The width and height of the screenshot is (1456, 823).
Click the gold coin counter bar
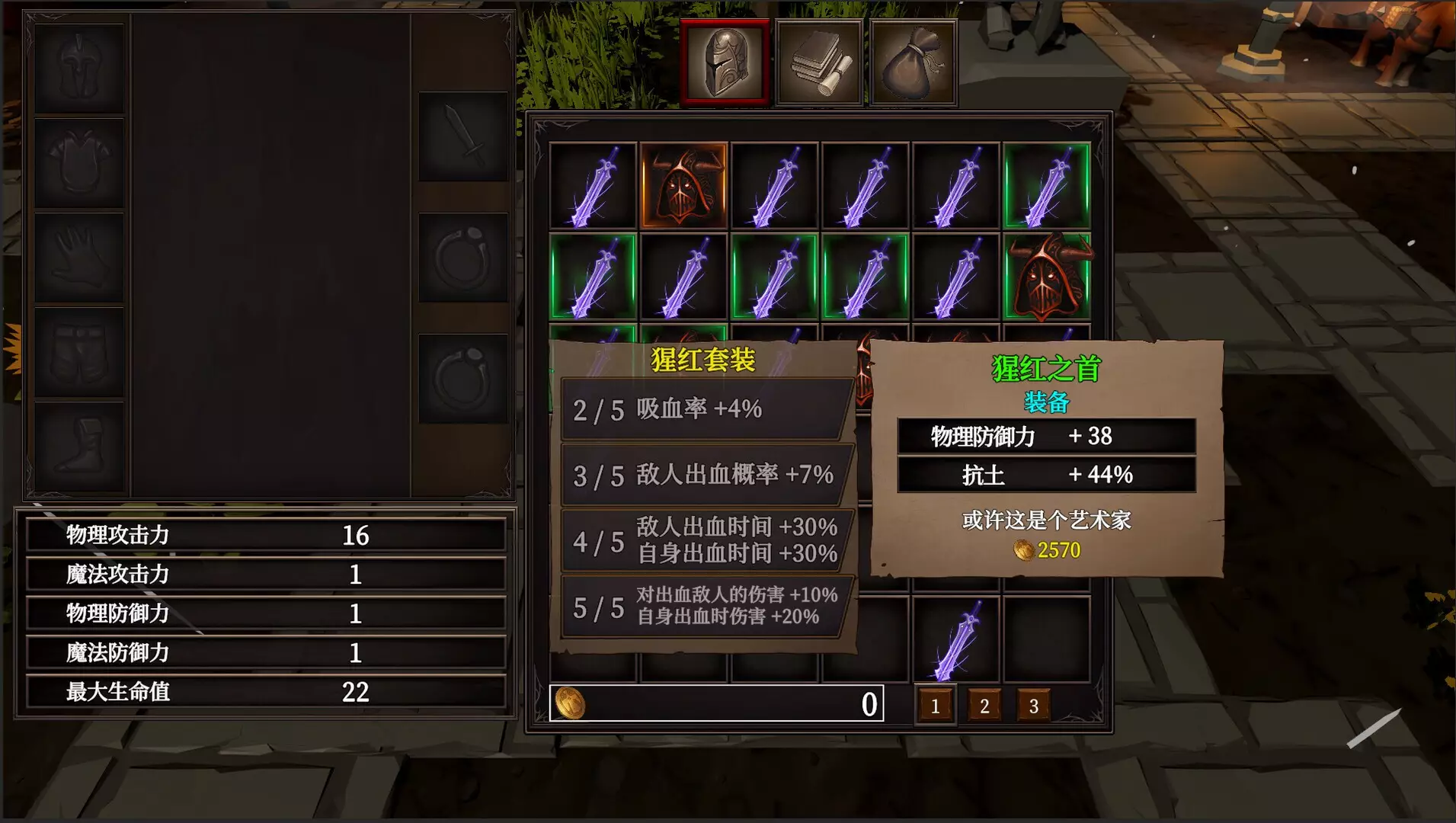716,703
